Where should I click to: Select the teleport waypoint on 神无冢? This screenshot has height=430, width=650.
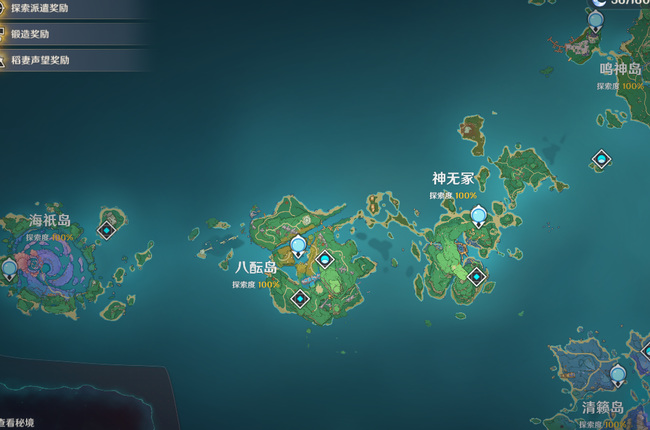[x=479, y=215]
